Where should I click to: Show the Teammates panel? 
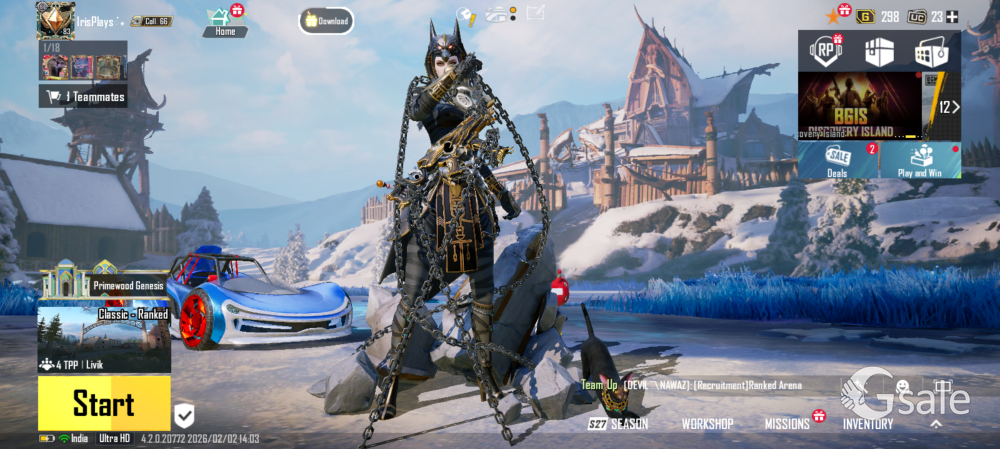click(84, 96)
